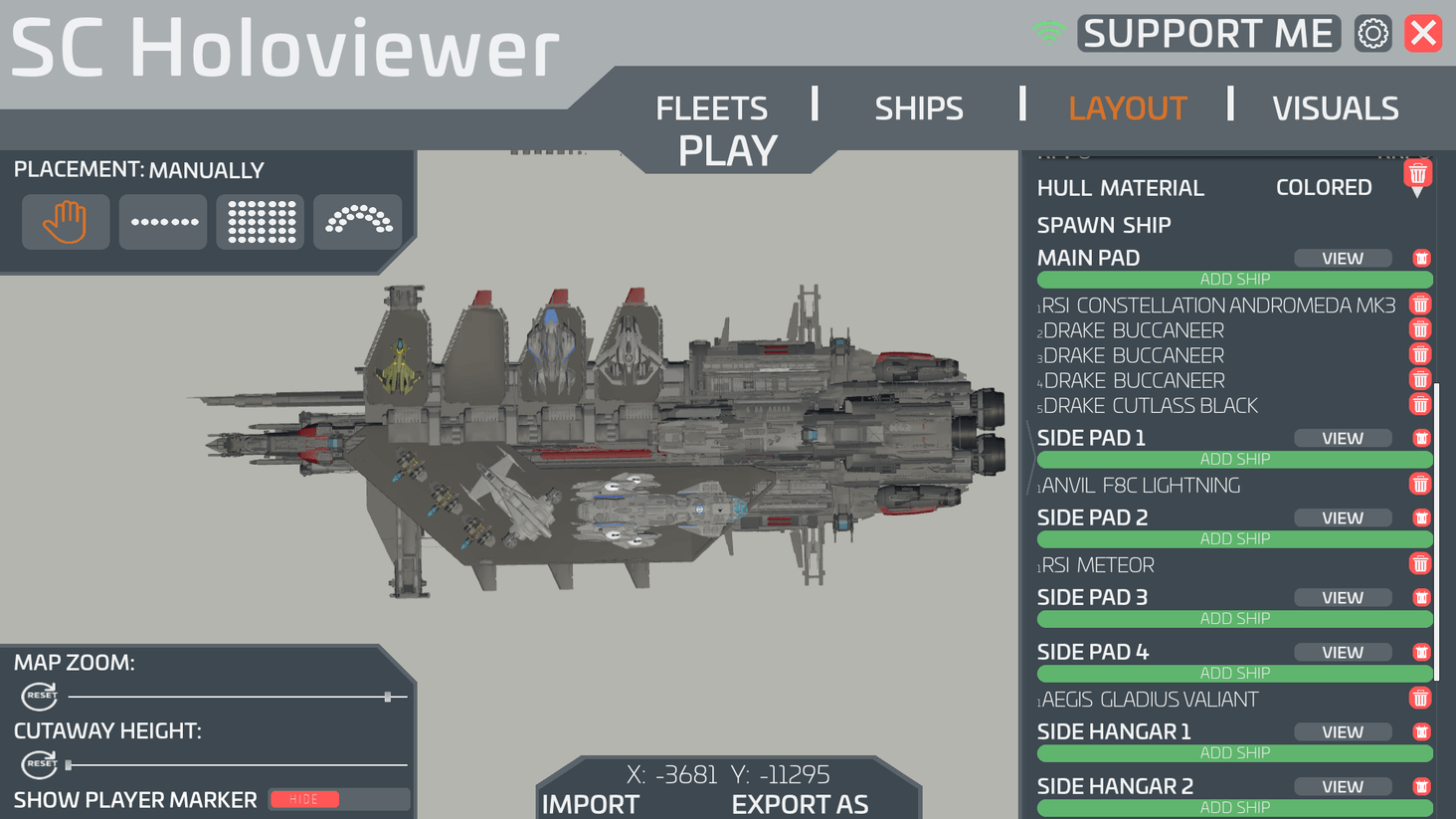The height and width of the screenshot is (819, 1456).
Task: Open the settings gear menu
Action: click(x=1372, y=33)
